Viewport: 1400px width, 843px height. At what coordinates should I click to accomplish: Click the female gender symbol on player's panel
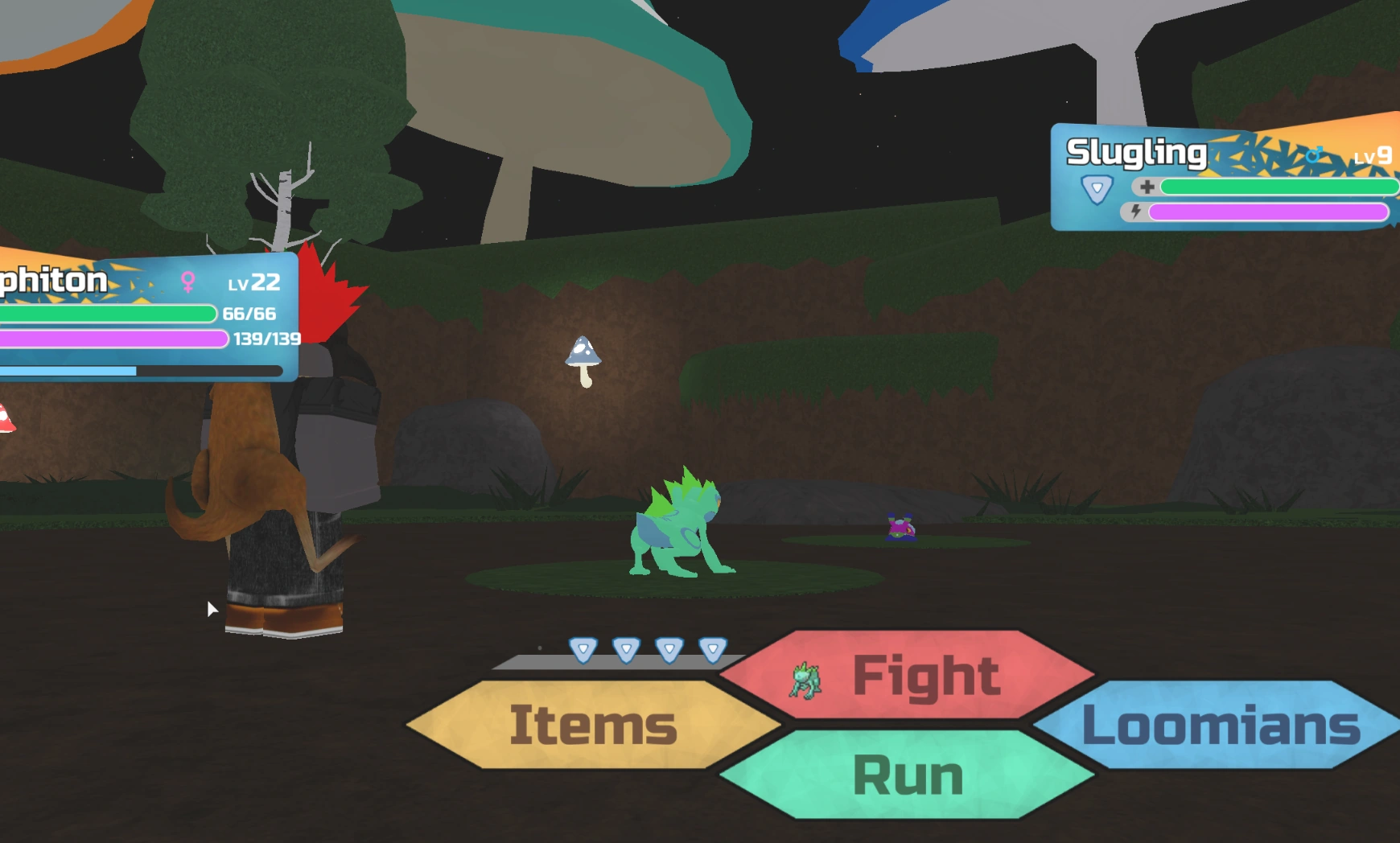(x=187, y=281)
